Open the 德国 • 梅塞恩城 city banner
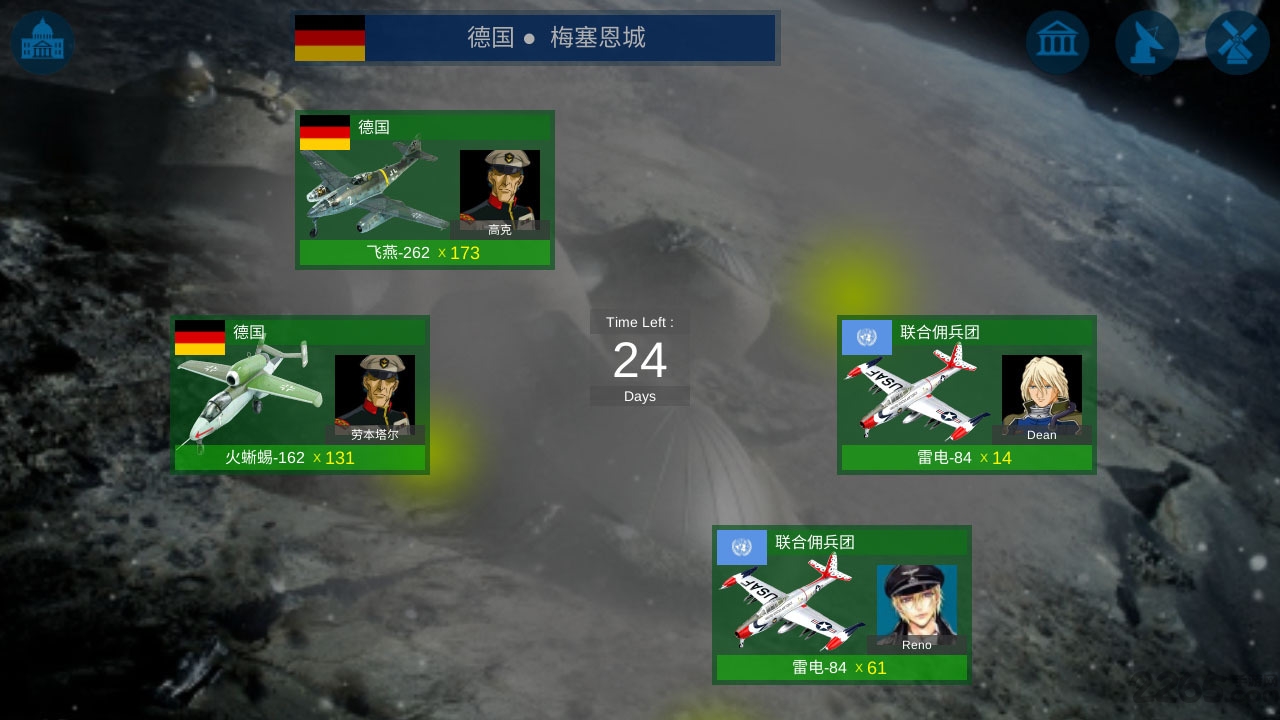 [x=536, y=39]
